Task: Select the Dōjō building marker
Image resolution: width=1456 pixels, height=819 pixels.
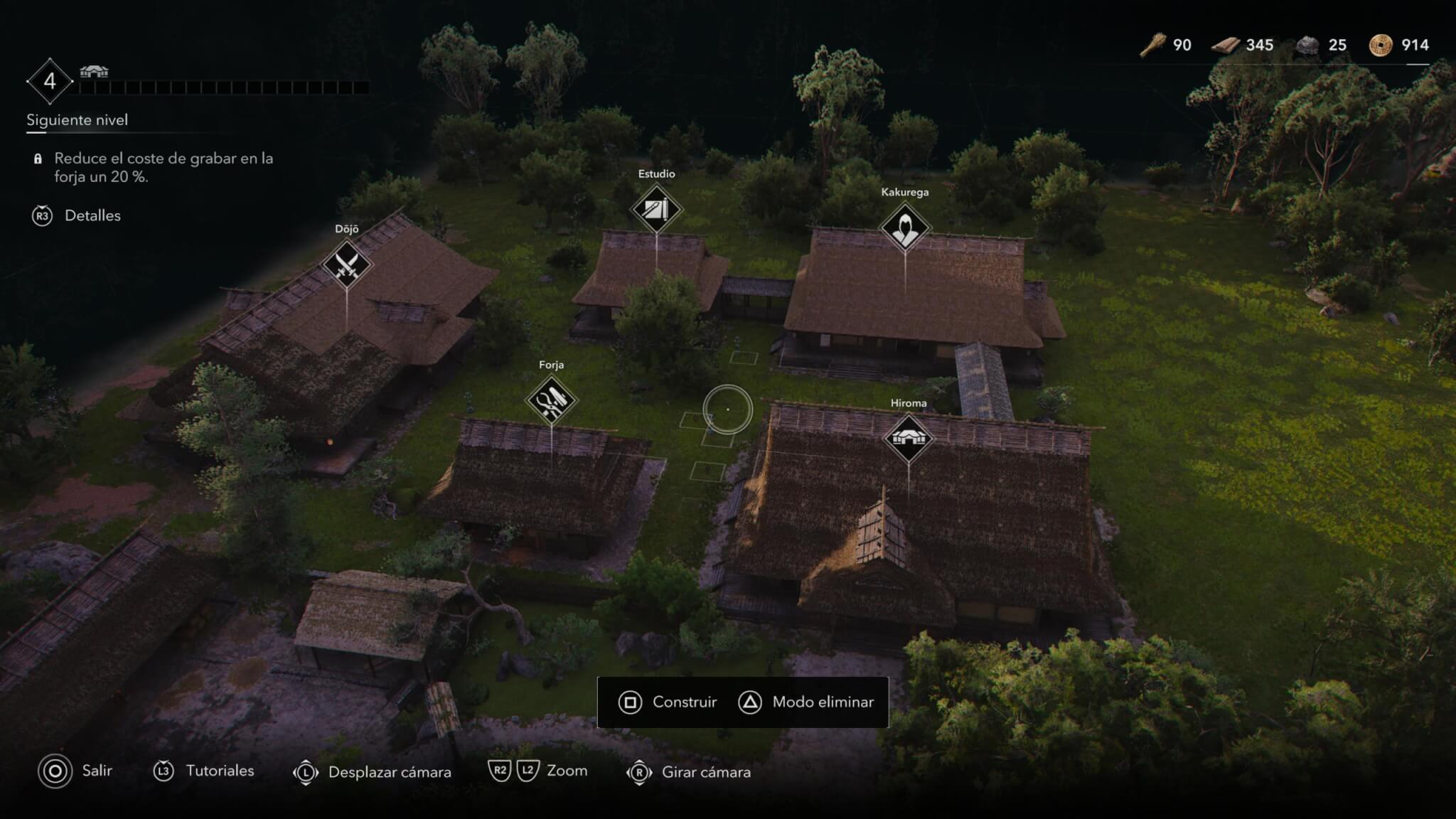Action: [x=347, y=265]
